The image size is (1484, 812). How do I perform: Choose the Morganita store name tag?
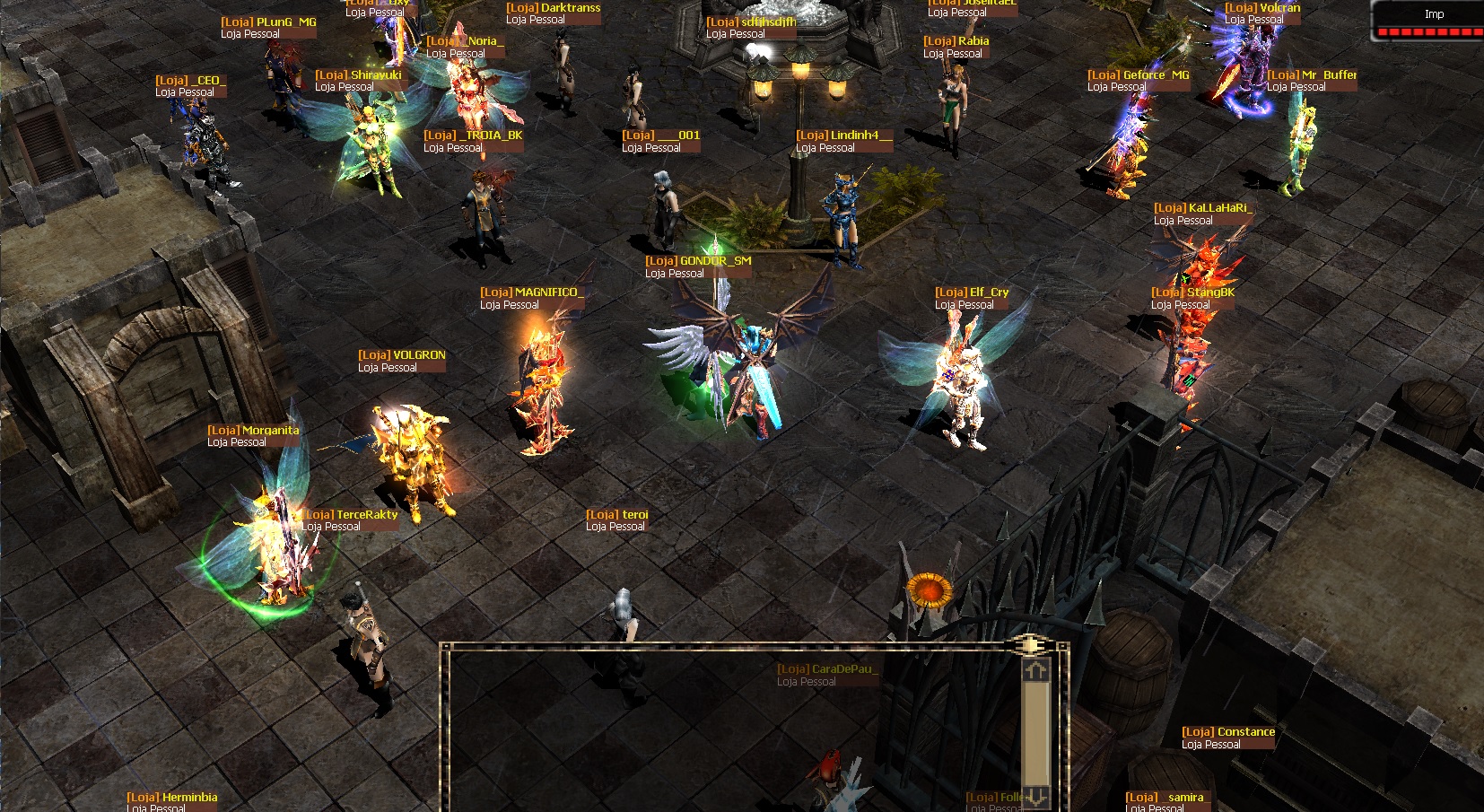253,436
